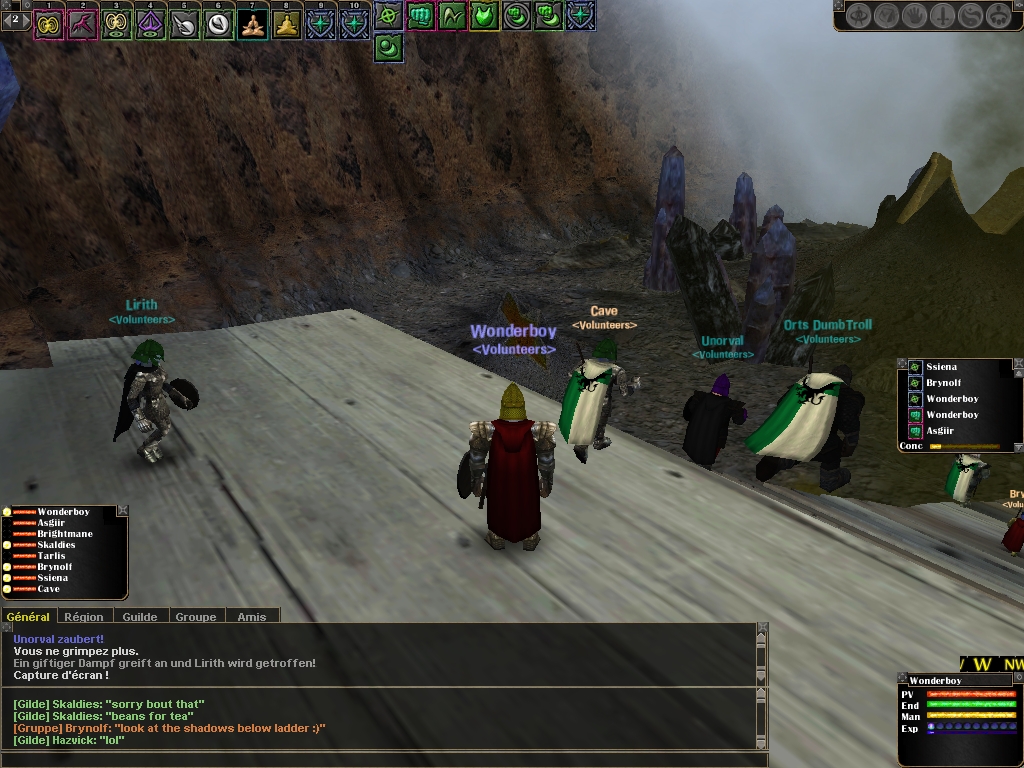Select Skaldies in the group list
The width and height of the screenshot is (1024, 768).
[x=57, y=545]
